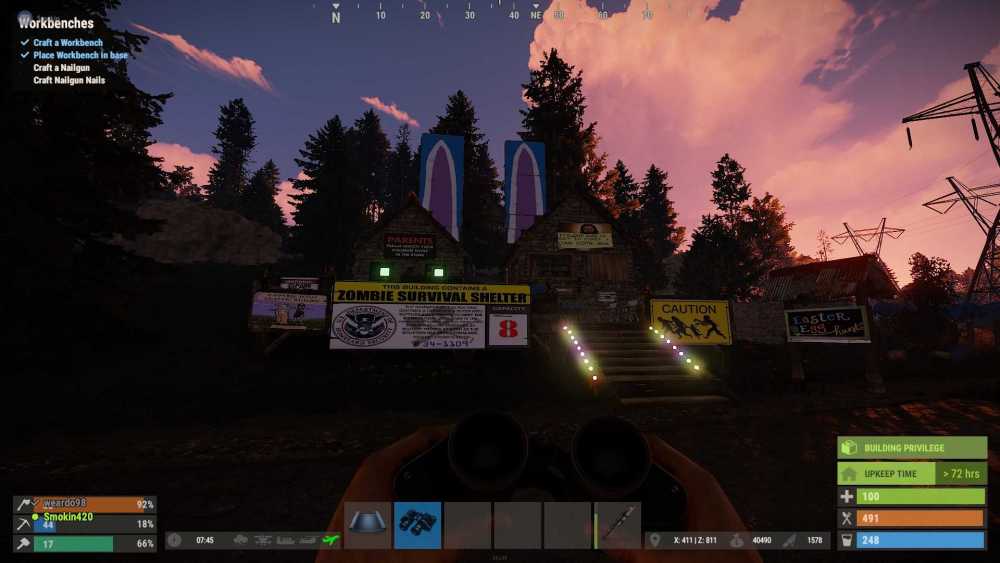The width and height of the screenshot is (1000, 563).
Task: Select the last hotbar slot with the tool
Action: pyautogui.click(x=618, y=525)
